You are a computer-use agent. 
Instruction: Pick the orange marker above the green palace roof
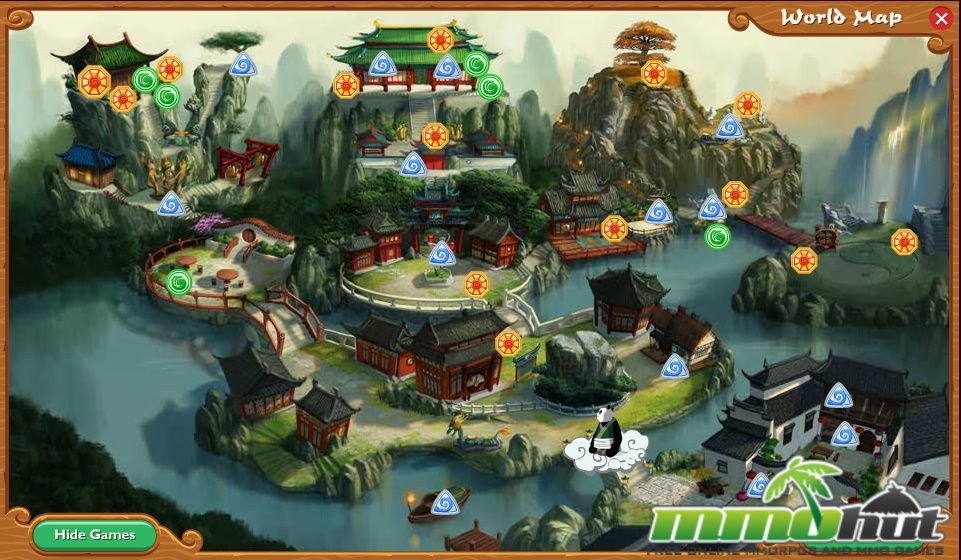(x=440, y=40)
